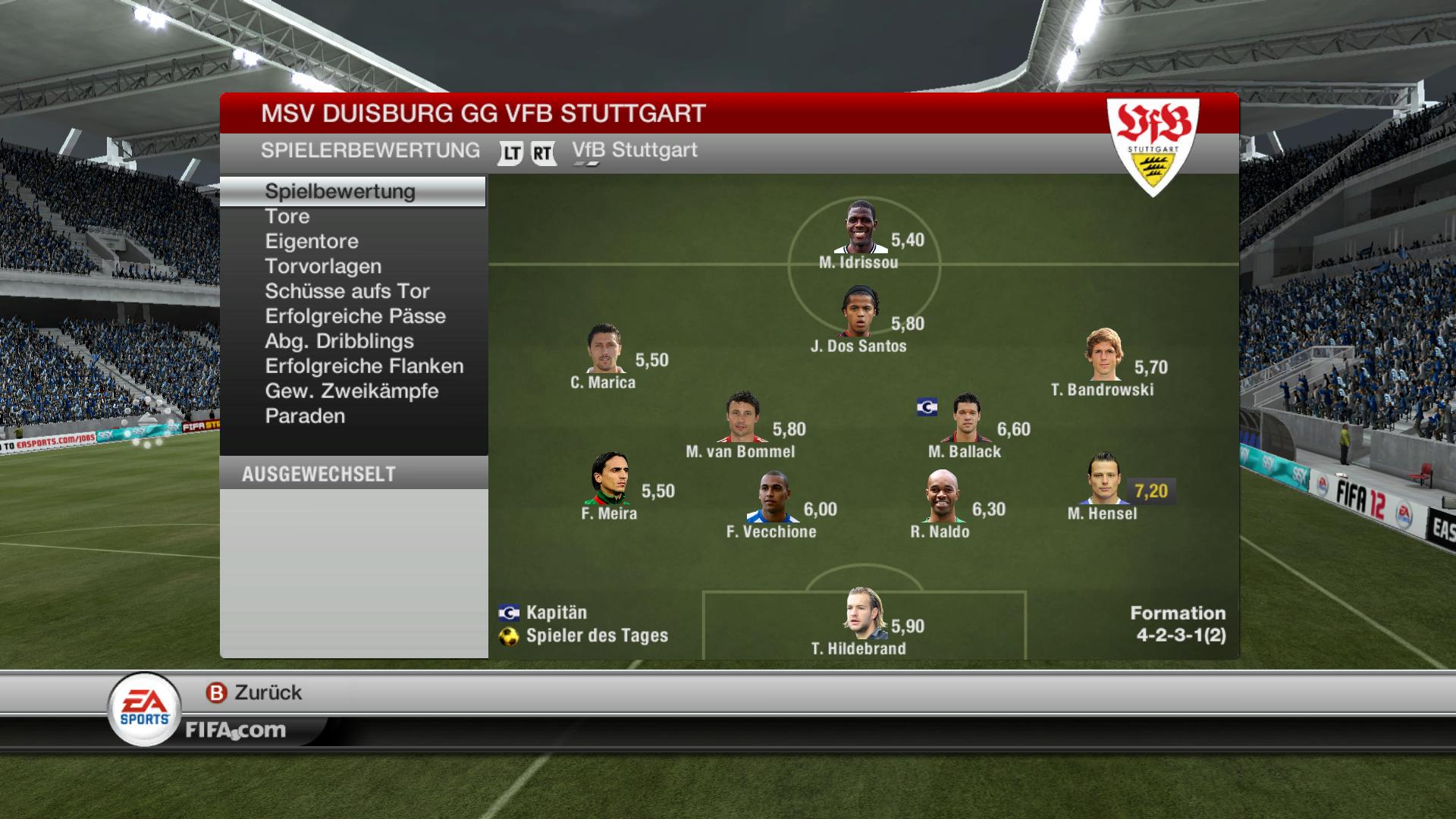Click M. van Bommel's portrait
This screenshot has width=1456, height=819.
(x=742, y=417)
